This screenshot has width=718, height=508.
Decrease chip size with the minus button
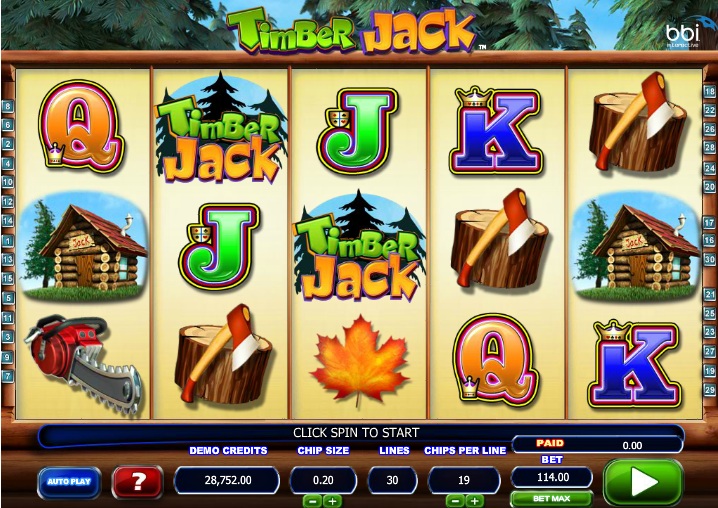pyautogui.click(x=313, y=500)
